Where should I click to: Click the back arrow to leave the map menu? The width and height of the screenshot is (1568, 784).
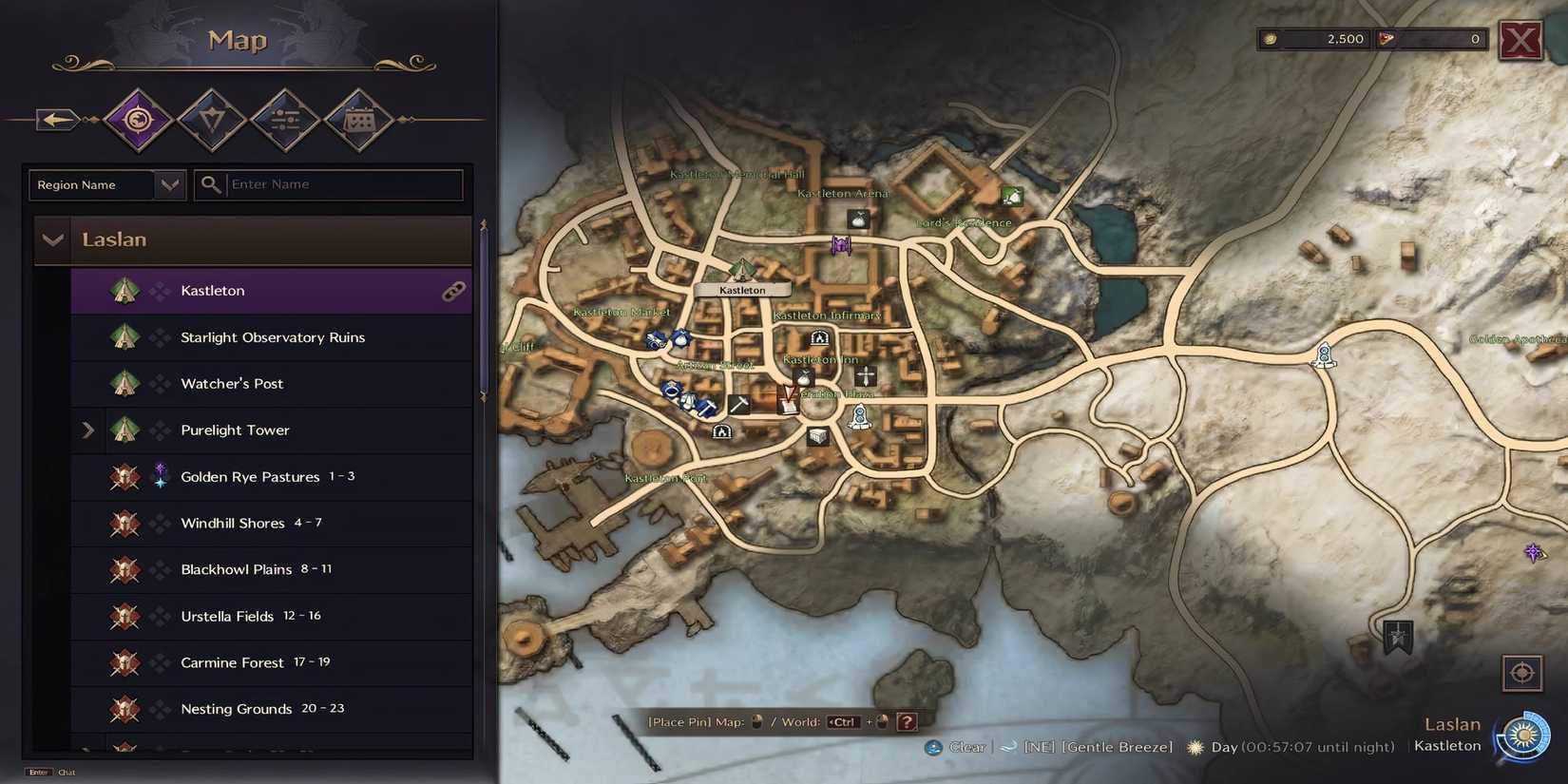tap(55, 119)
